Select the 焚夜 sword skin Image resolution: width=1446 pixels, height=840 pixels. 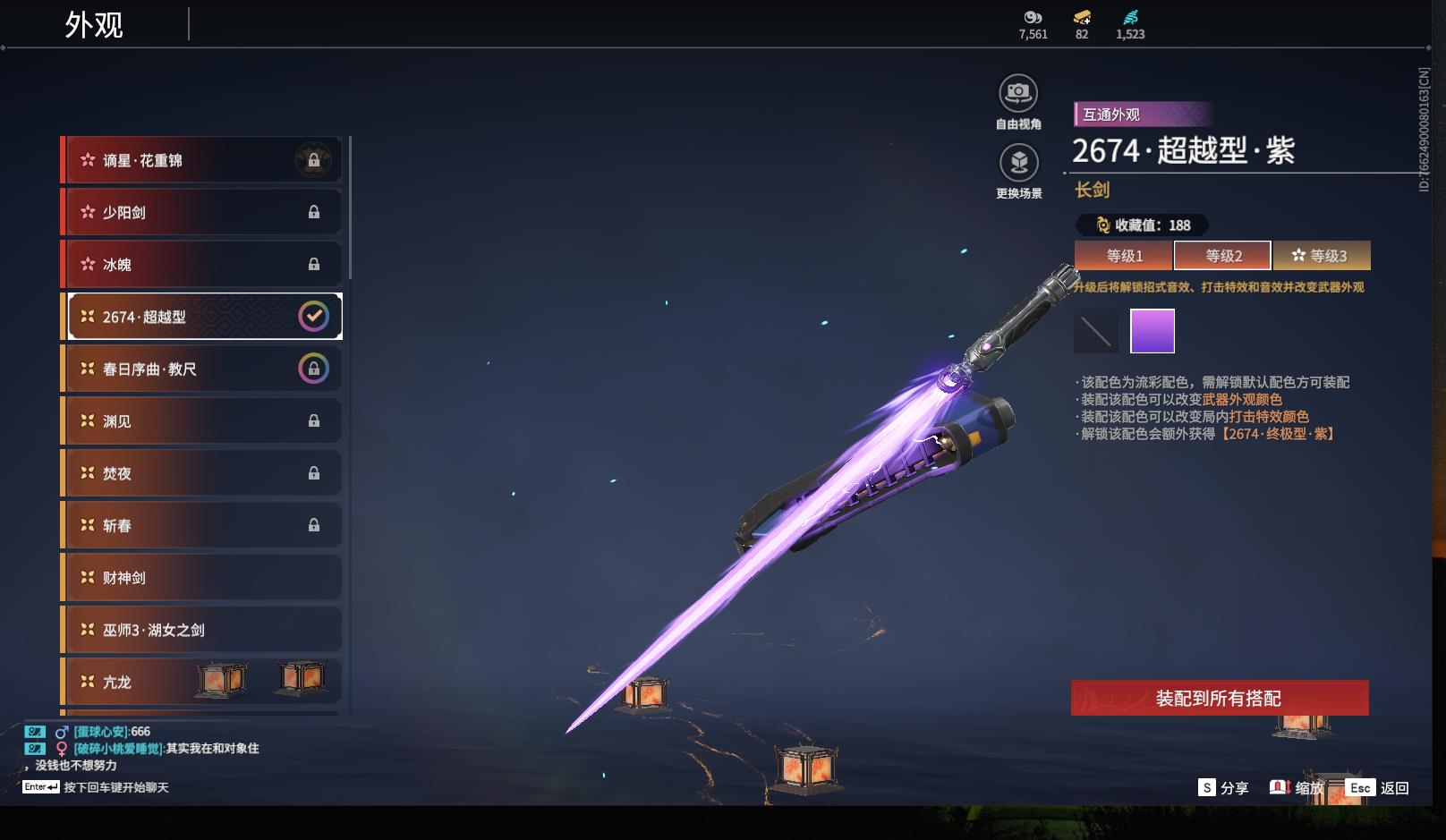pyautogui.click(x=202, y=473)
